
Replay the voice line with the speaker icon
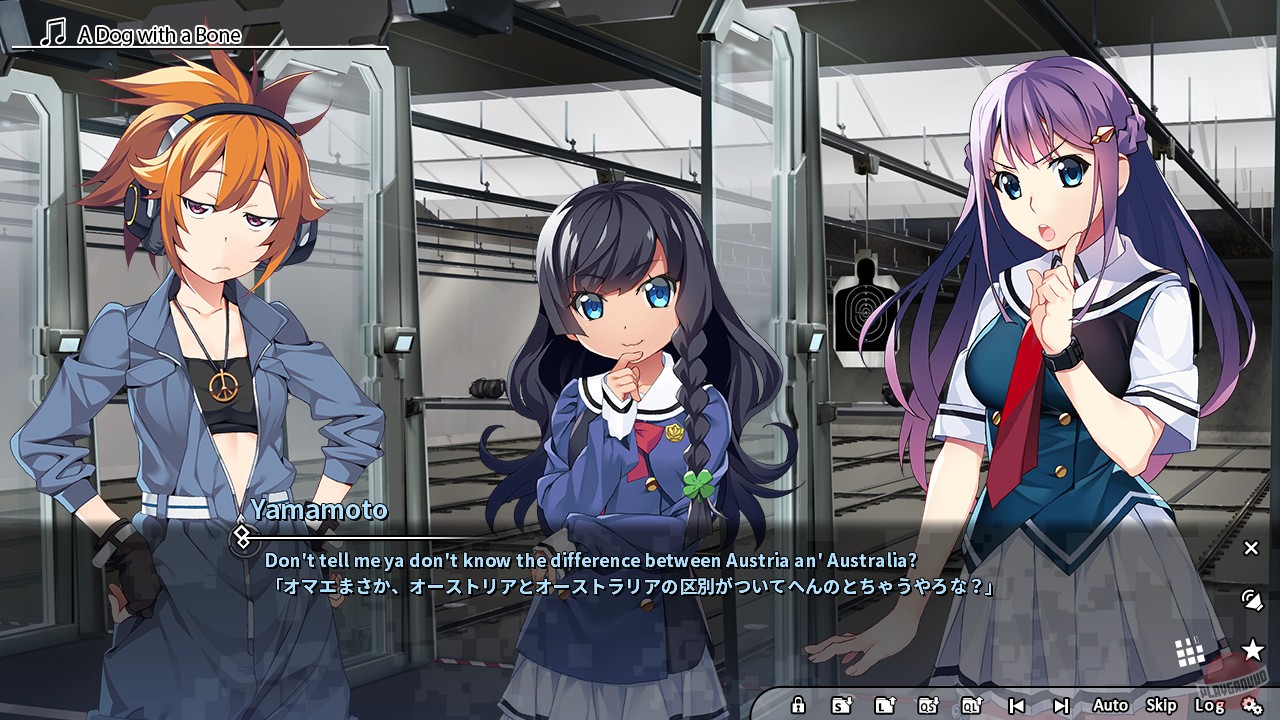click(x=1253, y=600)
